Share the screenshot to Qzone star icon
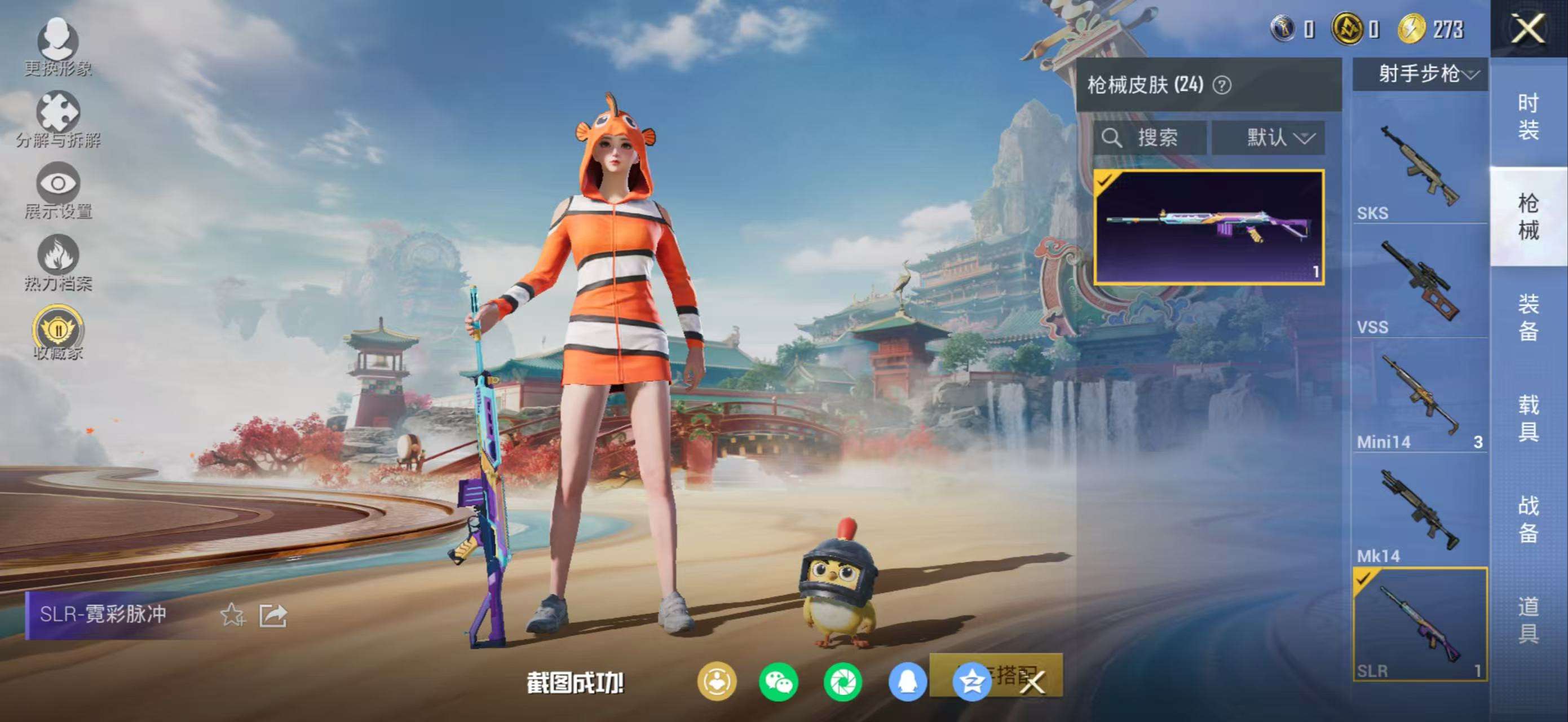This screenshot has height=722, width=1568. (971, 681)
